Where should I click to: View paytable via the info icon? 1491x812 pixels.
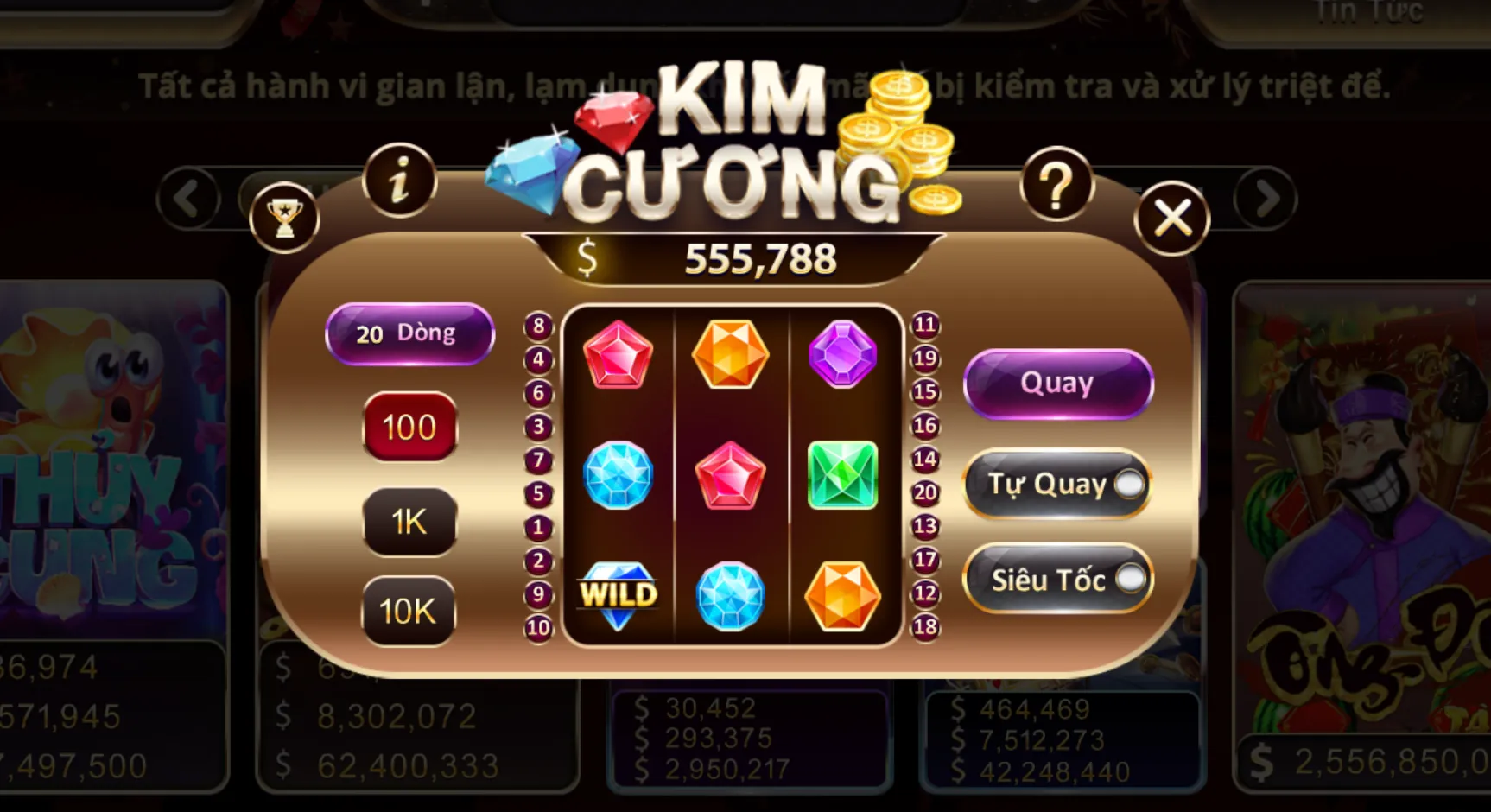[x=399, y=179]
